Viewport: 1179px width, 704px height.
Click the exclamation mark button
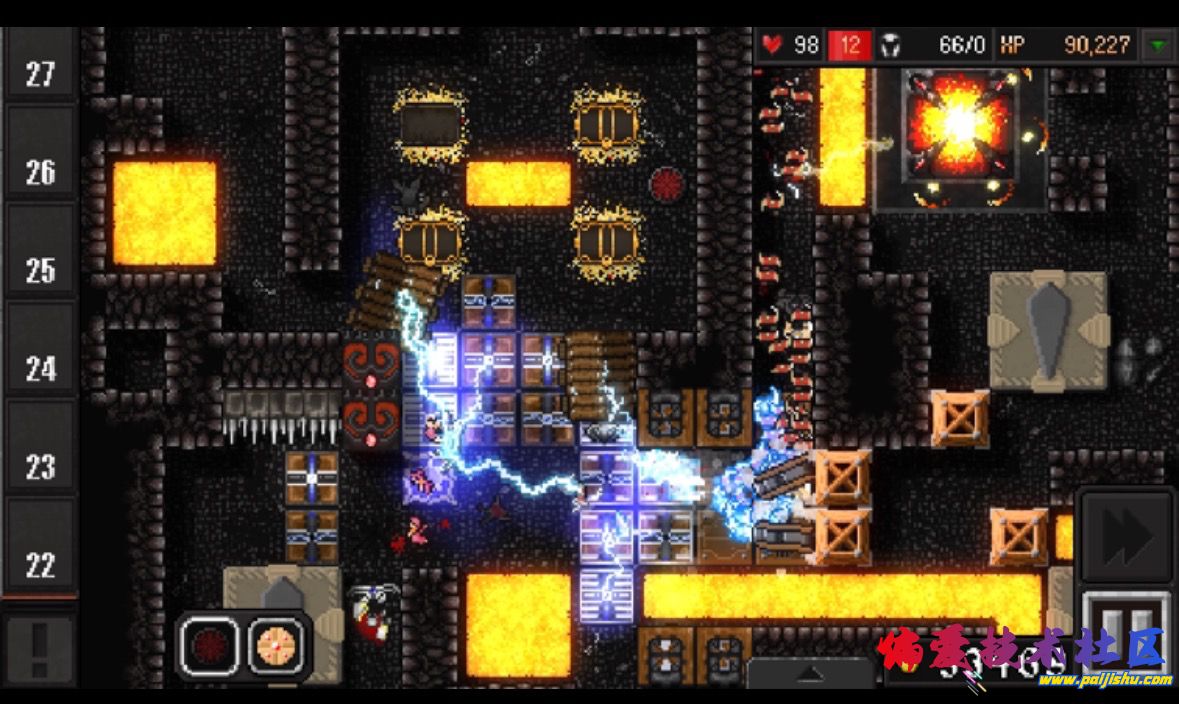39,651
